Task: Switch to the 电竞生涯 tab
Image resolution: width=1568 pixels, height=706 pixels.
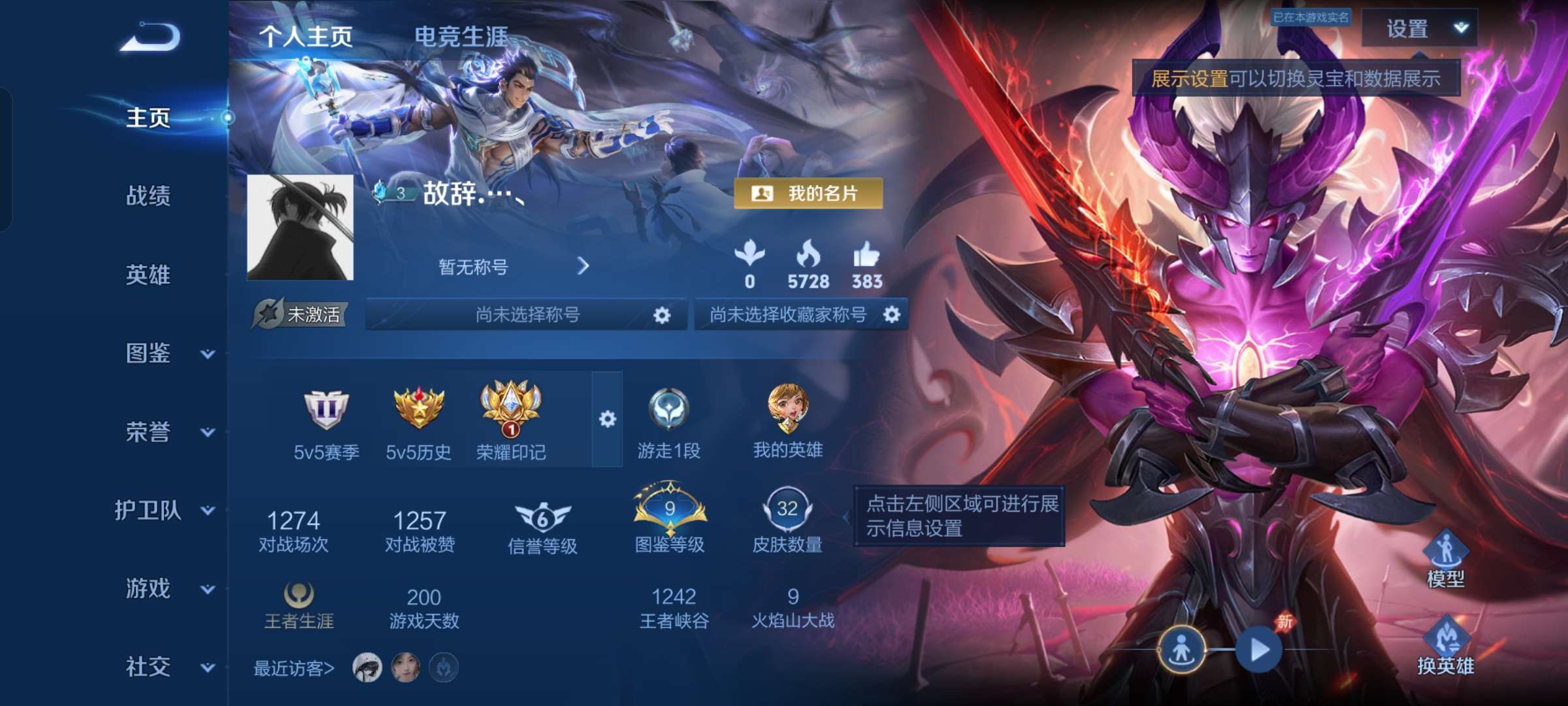Action: pyautogui.click(x=463, y=37)
